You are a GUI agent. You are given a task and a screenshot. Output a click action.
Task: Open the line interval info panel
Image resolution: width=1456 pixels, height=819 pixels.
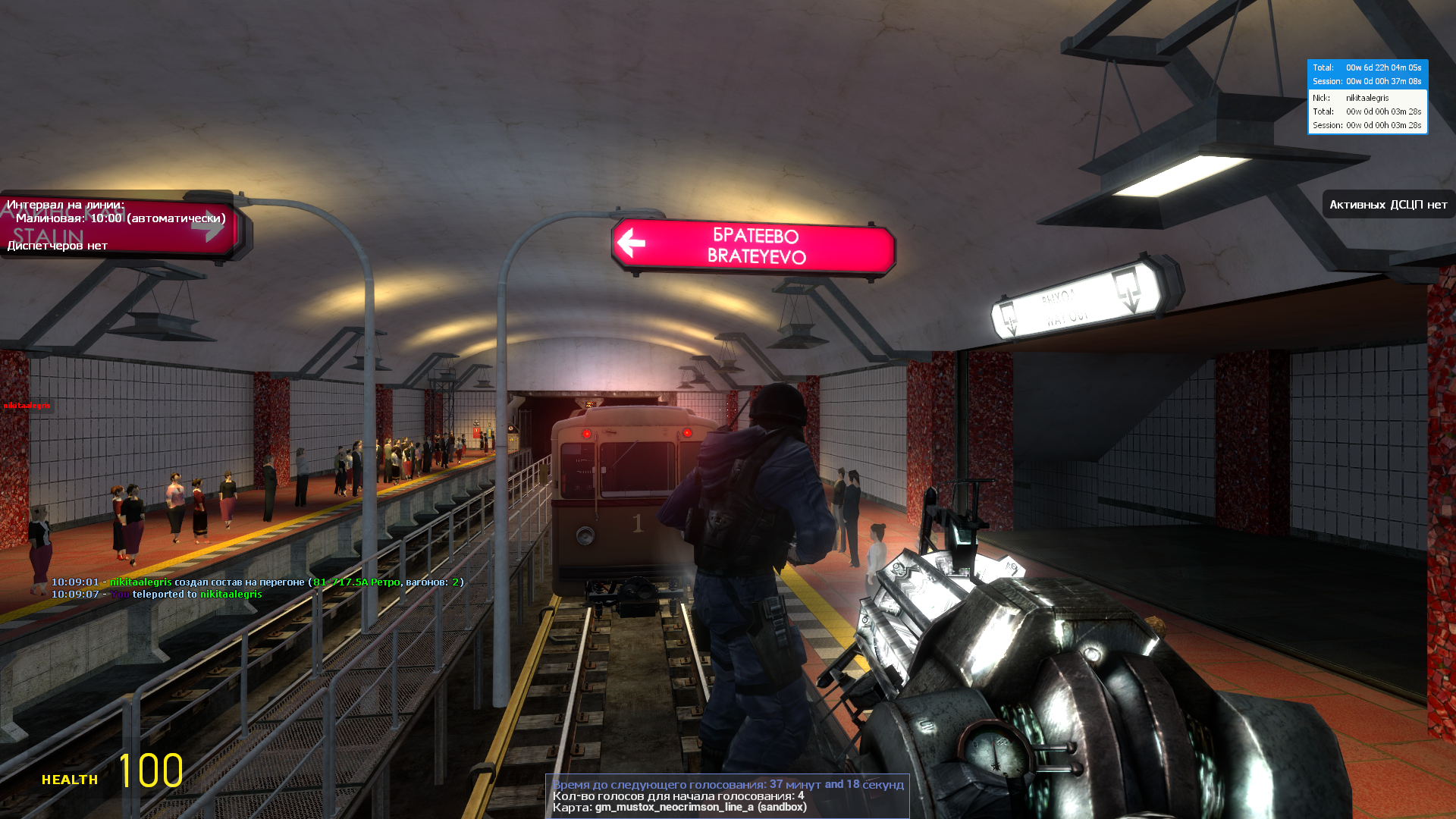[x=118, y=224]
